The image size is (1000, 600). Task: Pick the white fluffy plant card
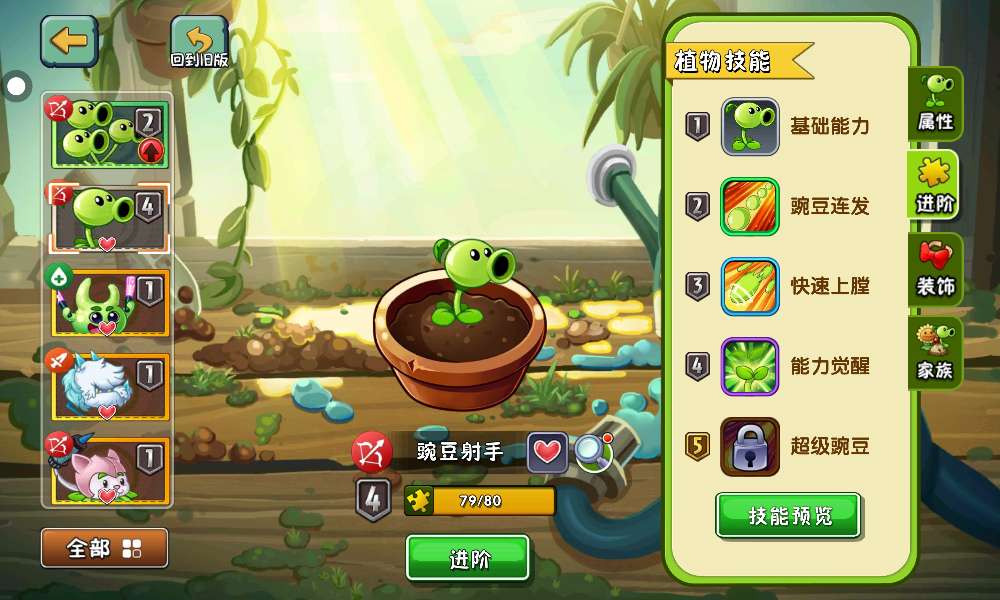(x=108, y=386)
